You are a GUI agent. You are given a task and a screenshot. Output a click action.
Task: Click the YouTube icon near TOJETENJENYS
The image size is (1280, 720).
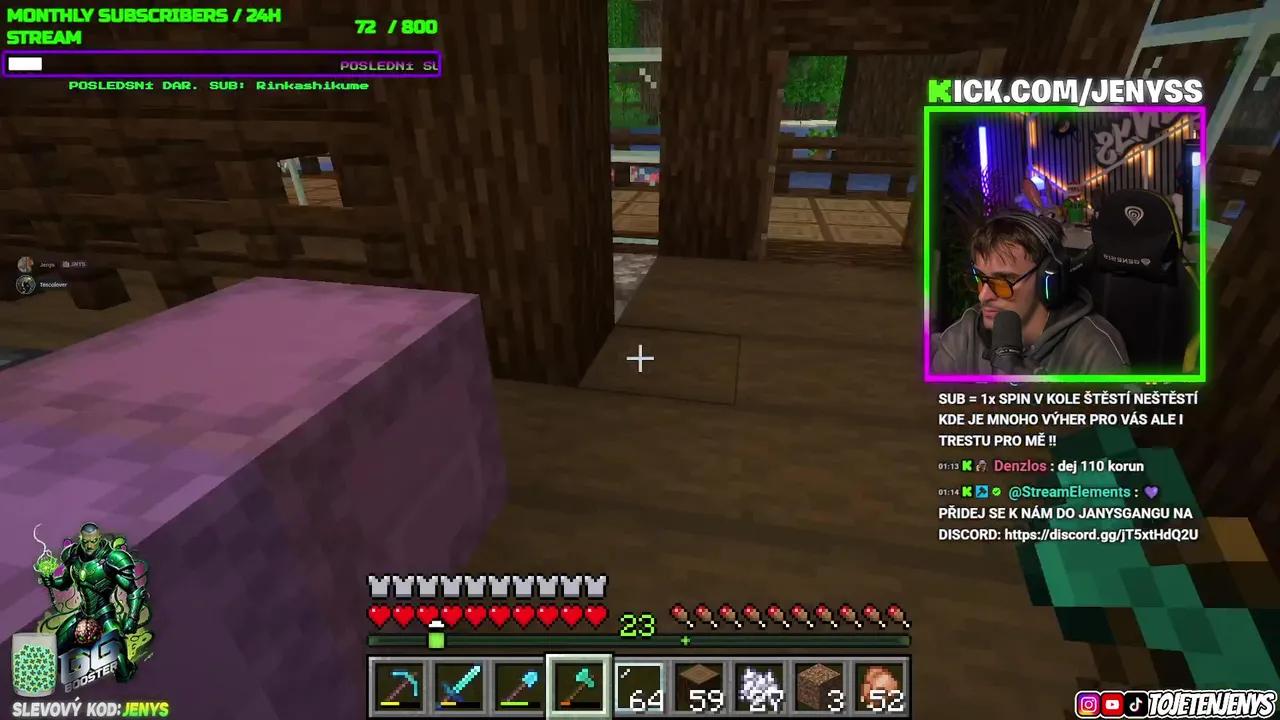pos(1112,703)
